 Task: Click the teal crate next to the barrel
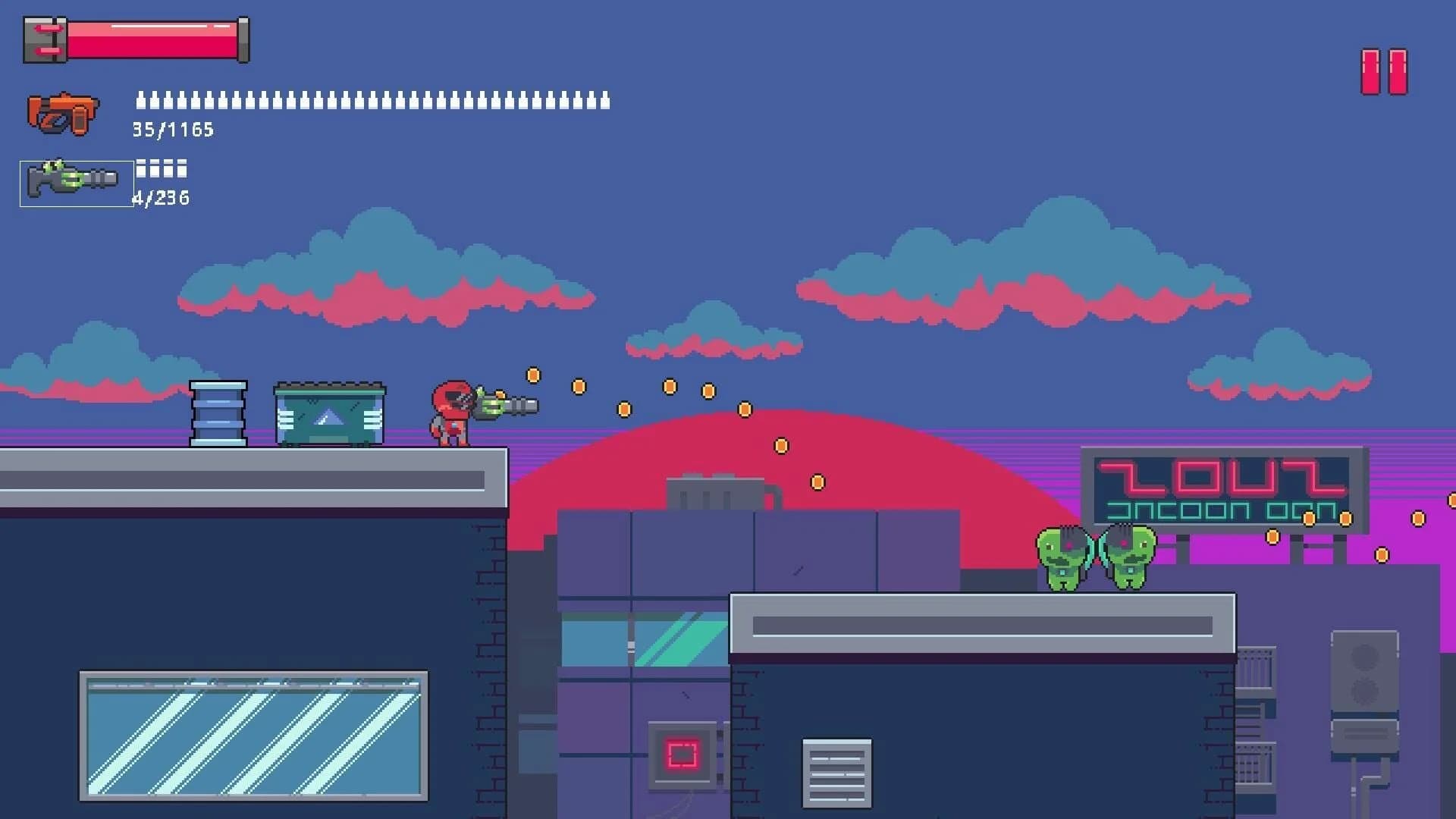(330, 413)
